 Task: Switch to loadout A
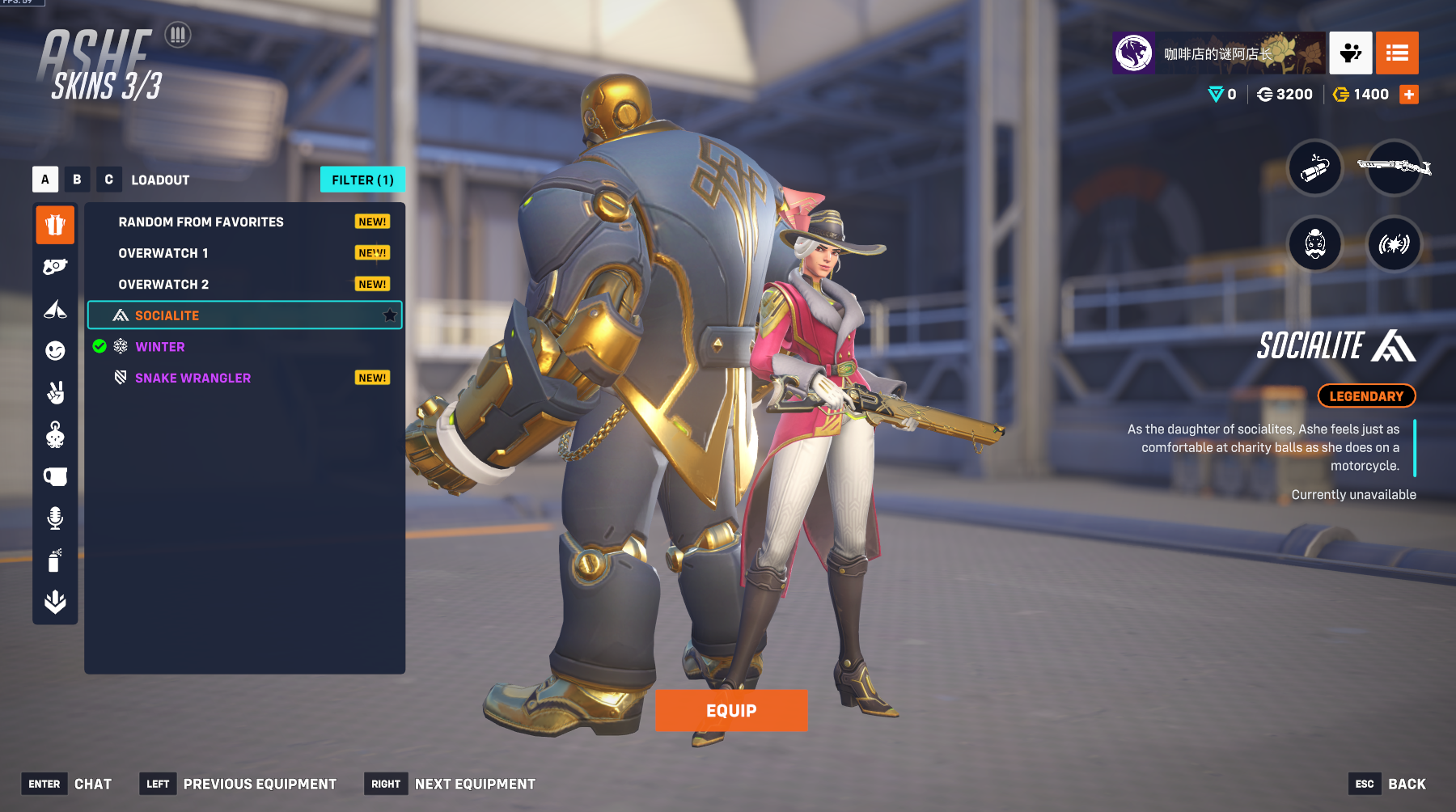[45, 180]
